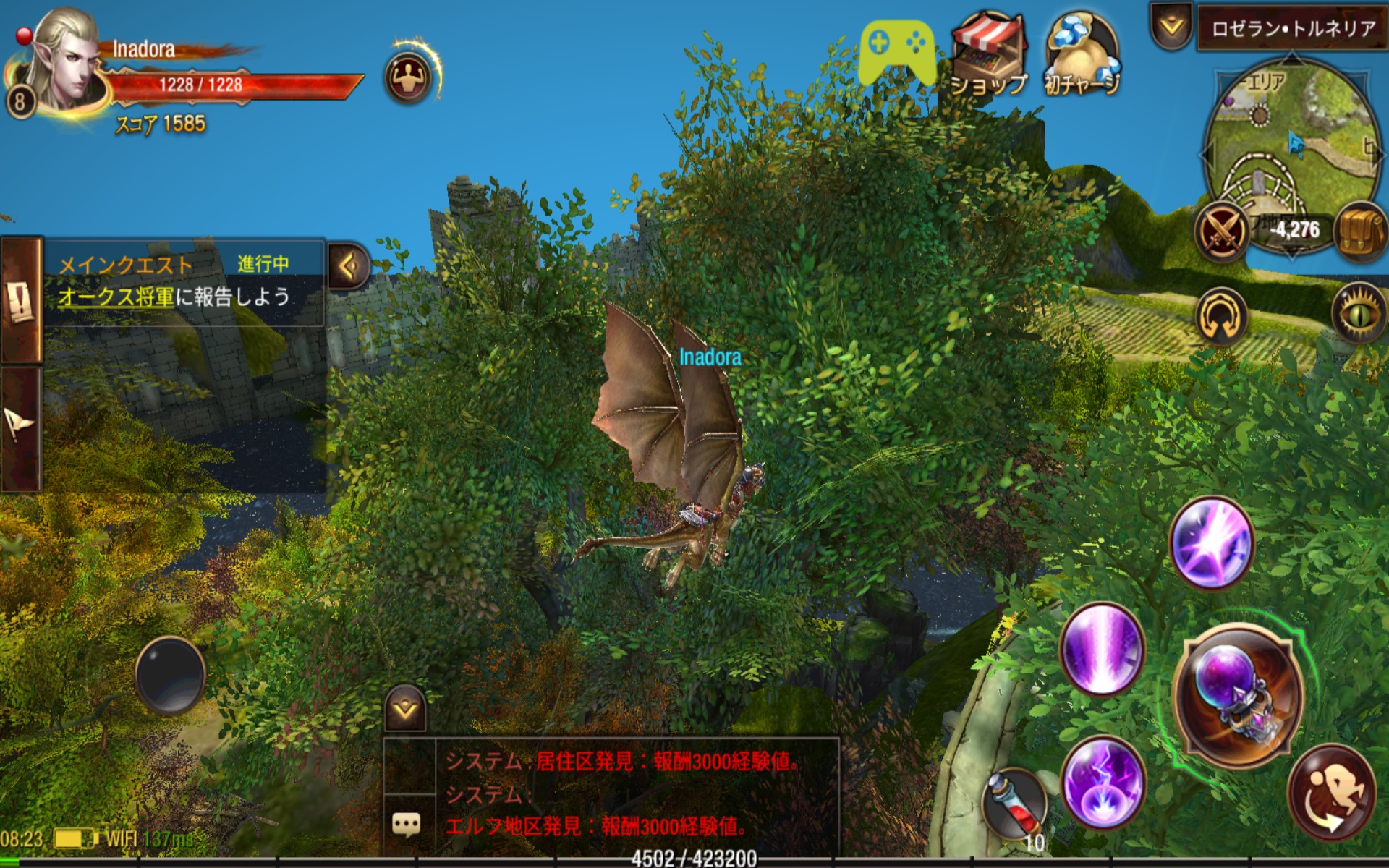Viewport: 1389px width, 868px height.
Task: Toggle the golden eye view icon
Action: (x=1358, y=312)
